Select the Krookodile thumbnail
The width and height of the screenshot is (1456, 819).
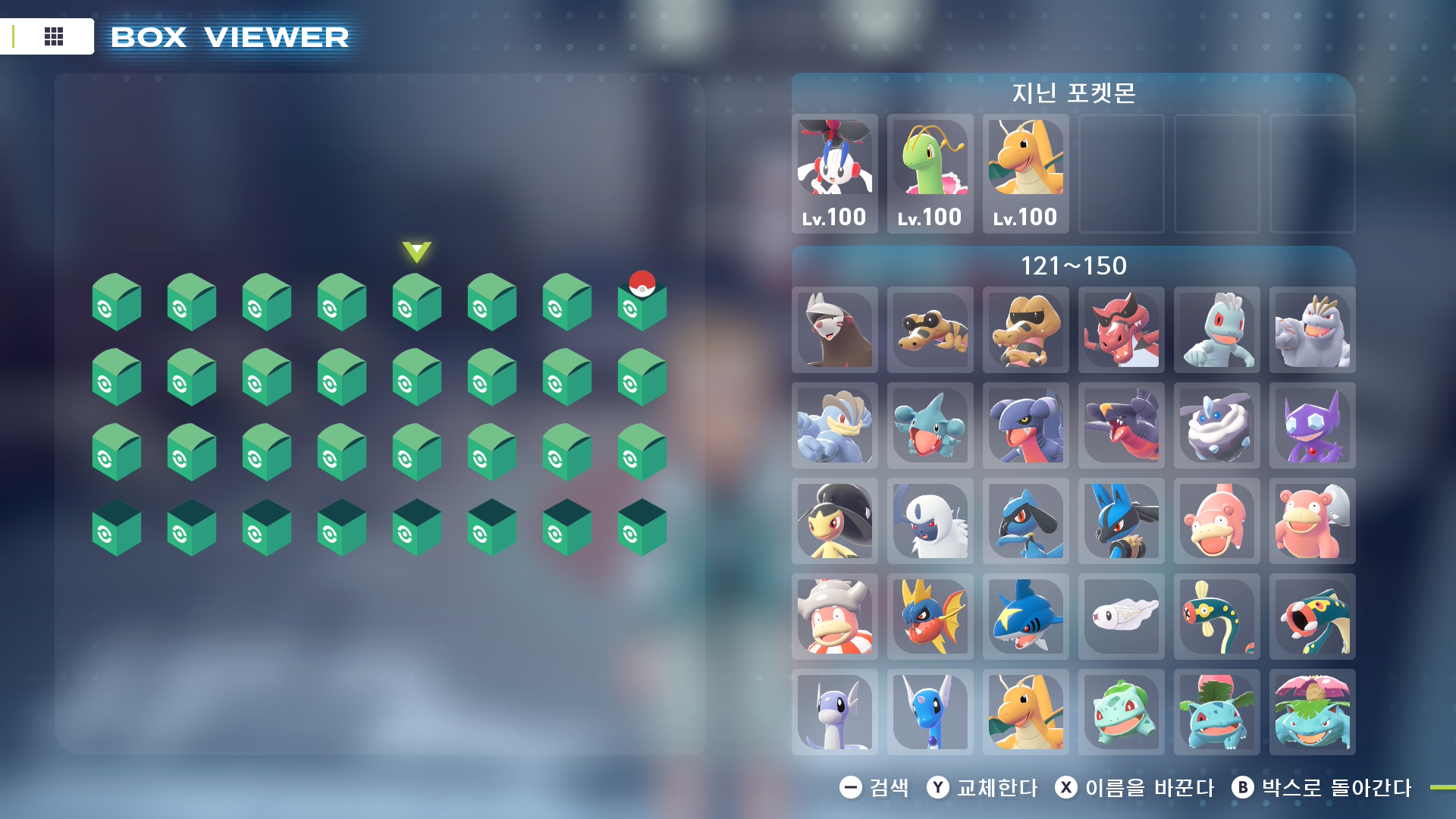[x=1122, y=330]
